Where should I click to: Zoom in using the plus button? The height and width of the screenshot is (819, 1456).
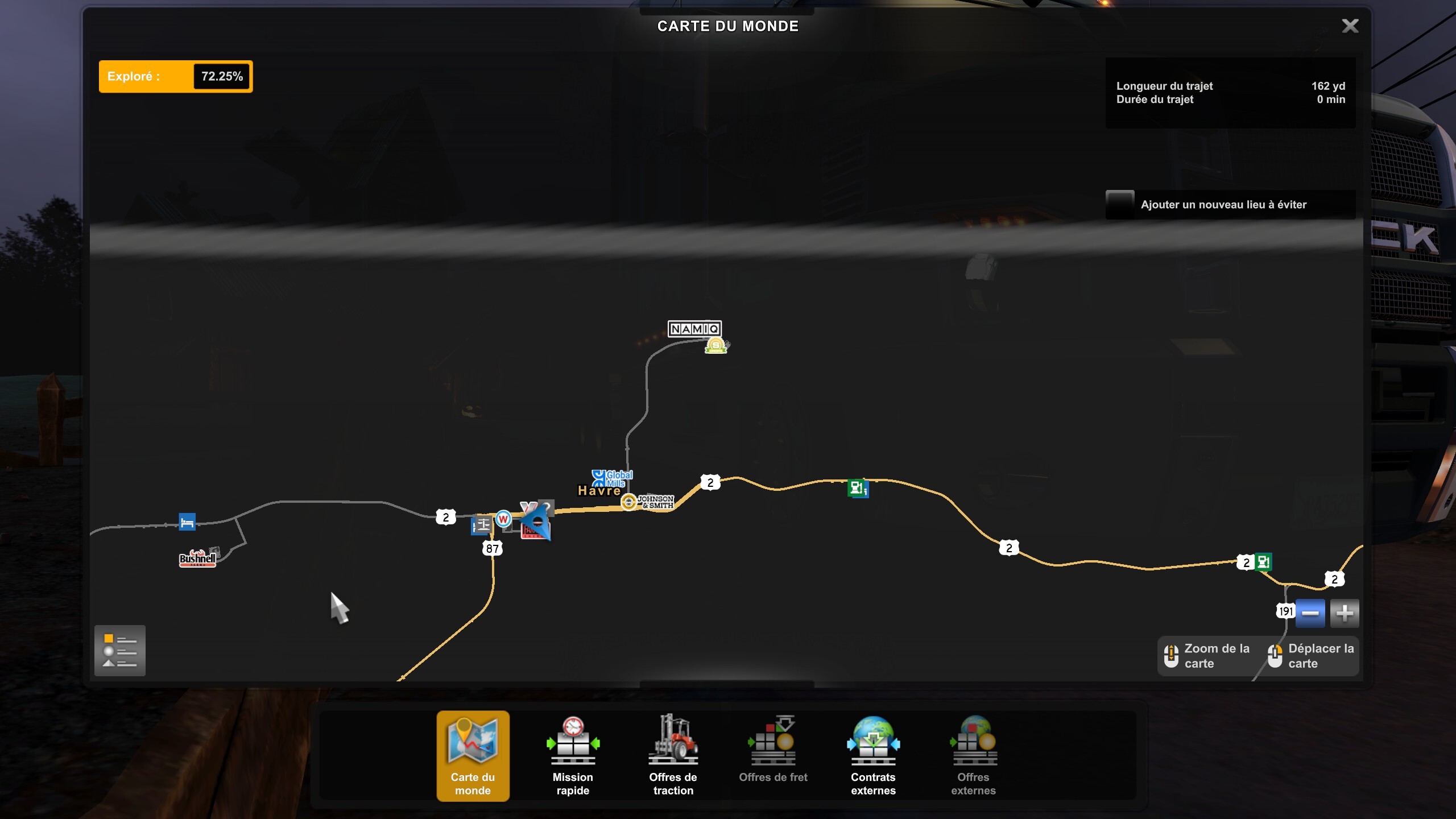click(x=1345, y=613)
